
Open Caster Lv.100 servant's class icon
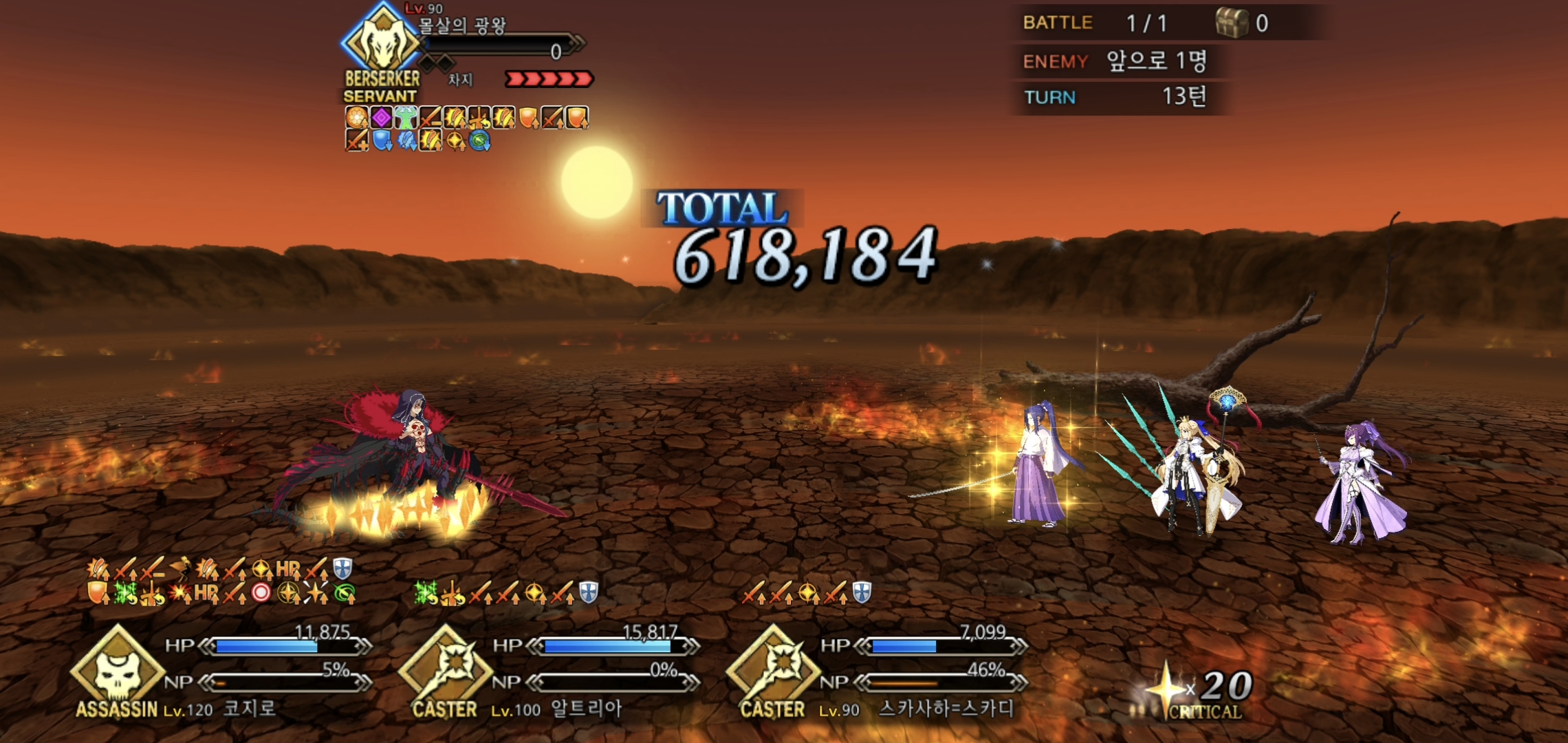445,669
